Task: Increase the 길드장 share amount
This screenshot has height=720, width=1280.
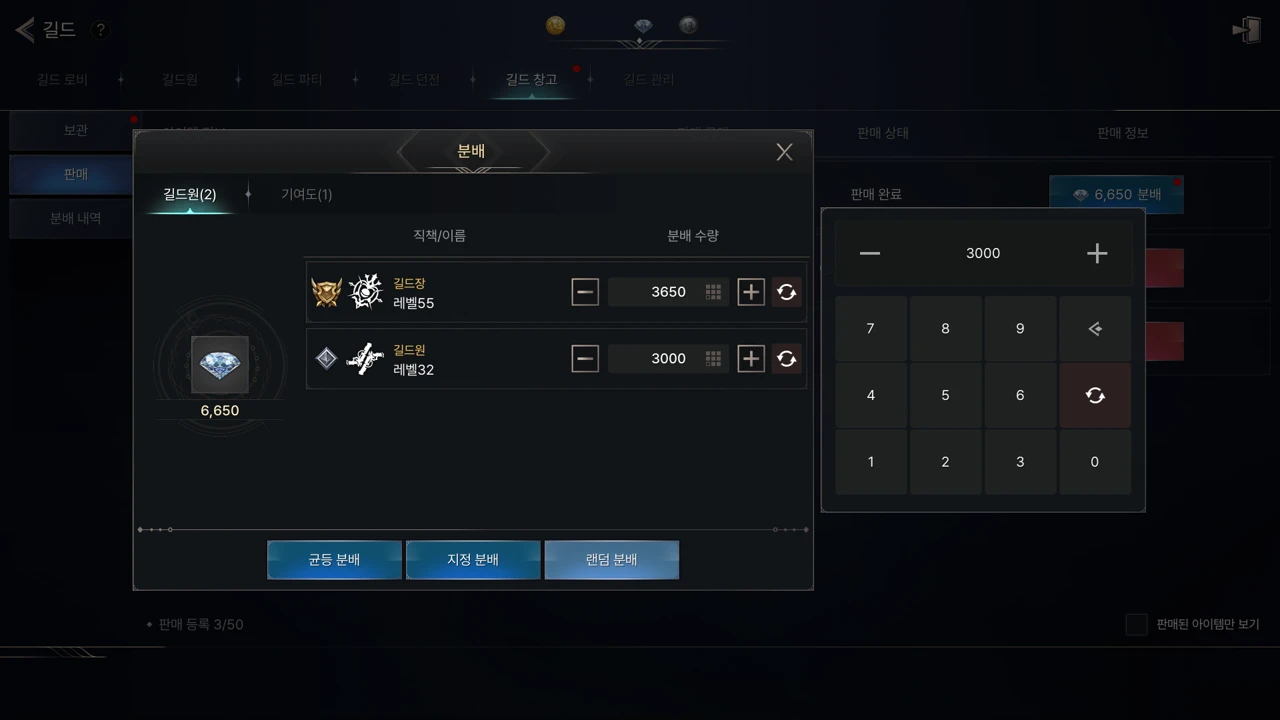Action: [x=750, y=292]
